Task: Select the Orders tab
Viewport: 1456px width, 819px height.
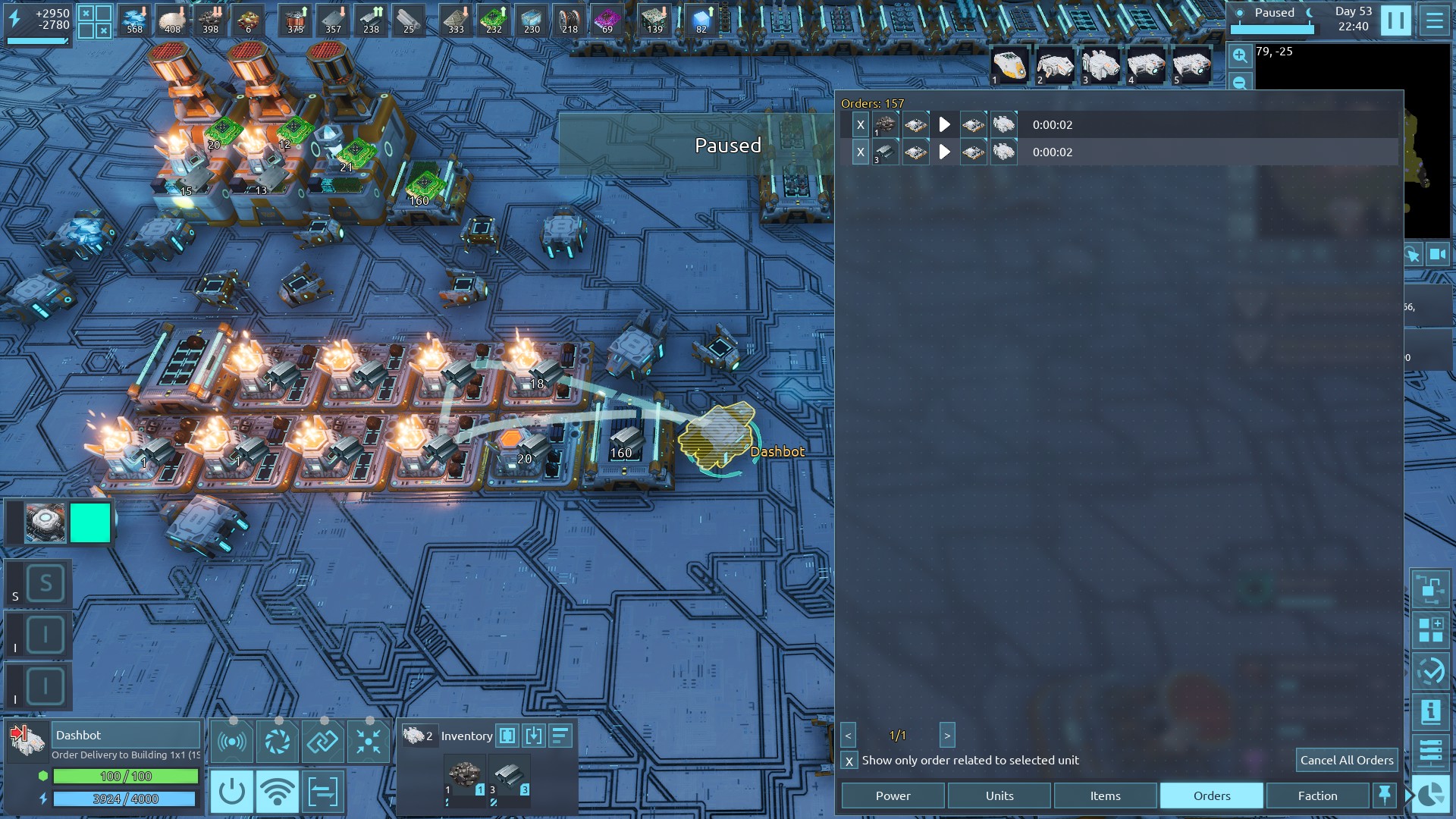Action: coord(1211,795)
